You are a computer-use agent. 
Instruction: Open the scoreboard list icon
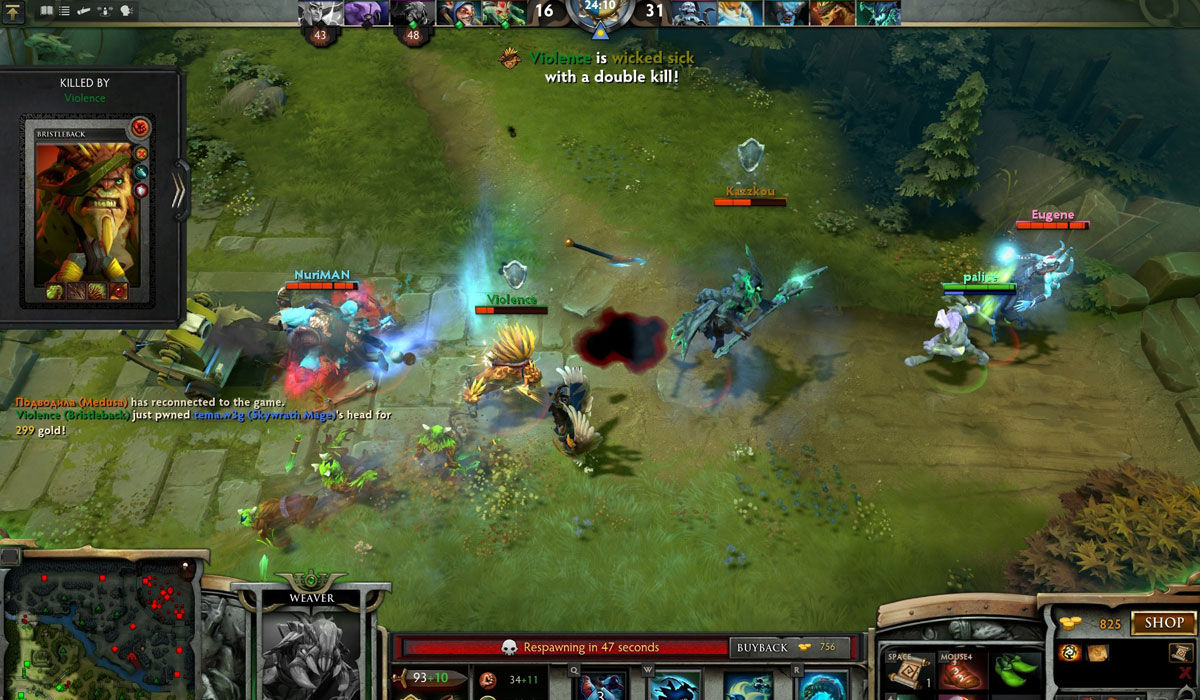coord(64,11)
